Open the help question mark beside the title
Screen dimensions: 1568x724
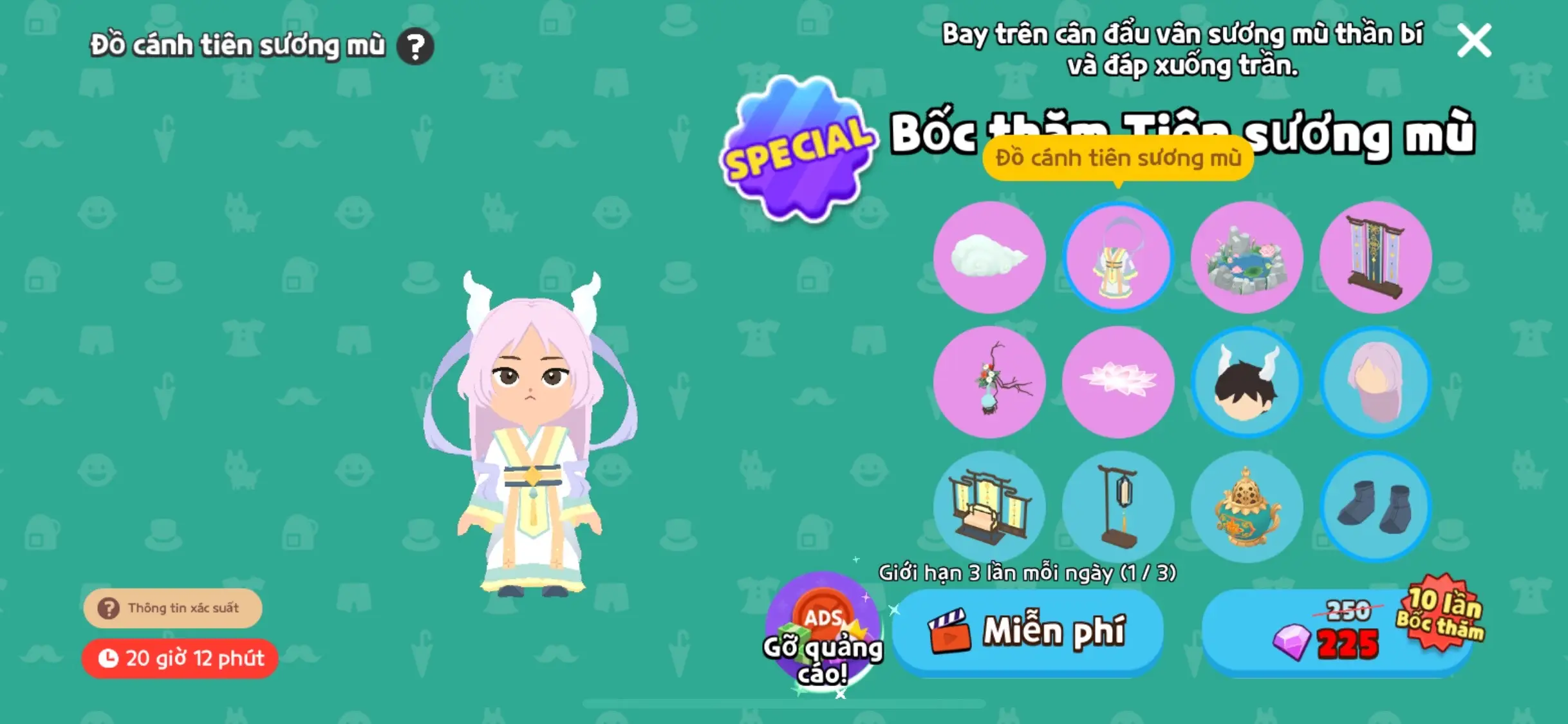(416, 45)
